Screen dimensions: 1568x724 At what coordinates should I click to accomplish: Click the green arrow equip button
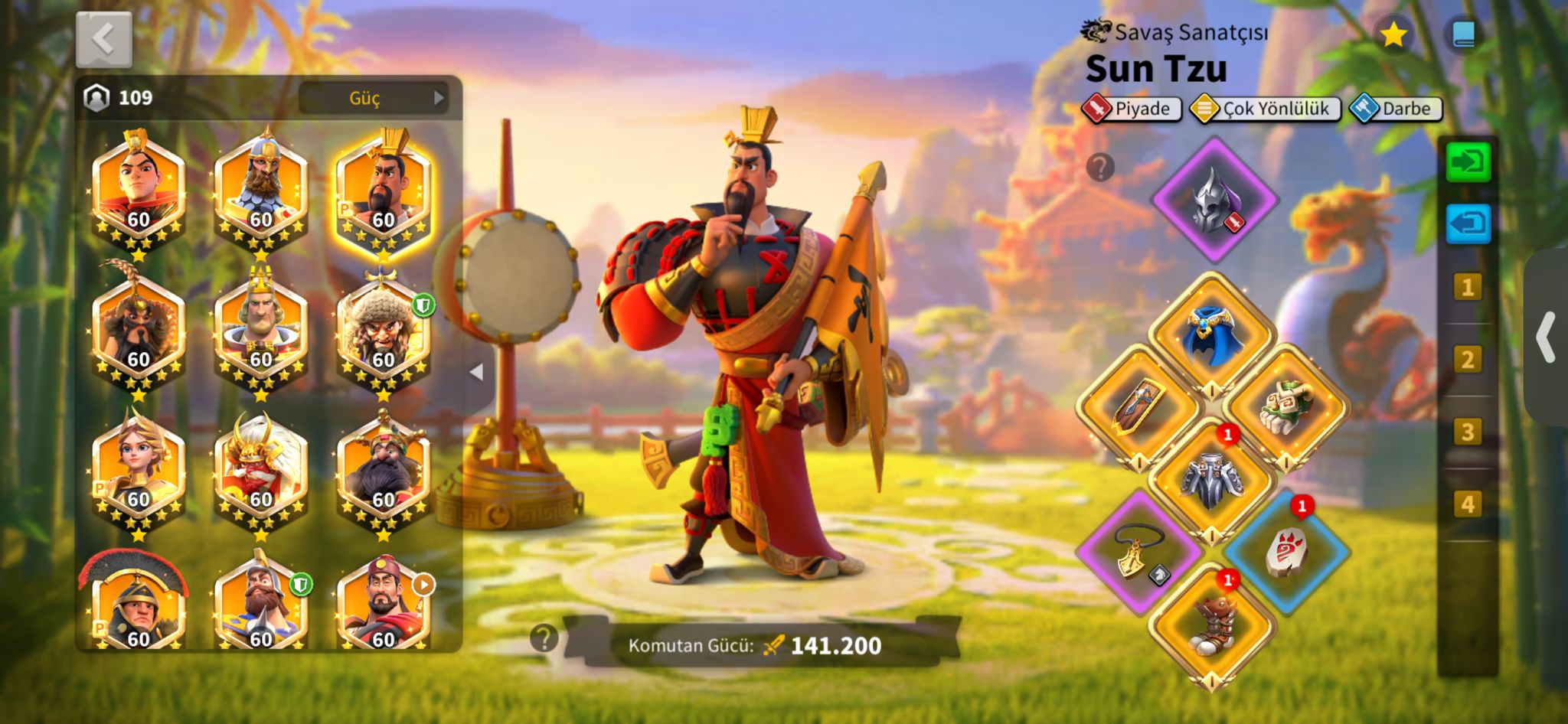coord(1468,162)
